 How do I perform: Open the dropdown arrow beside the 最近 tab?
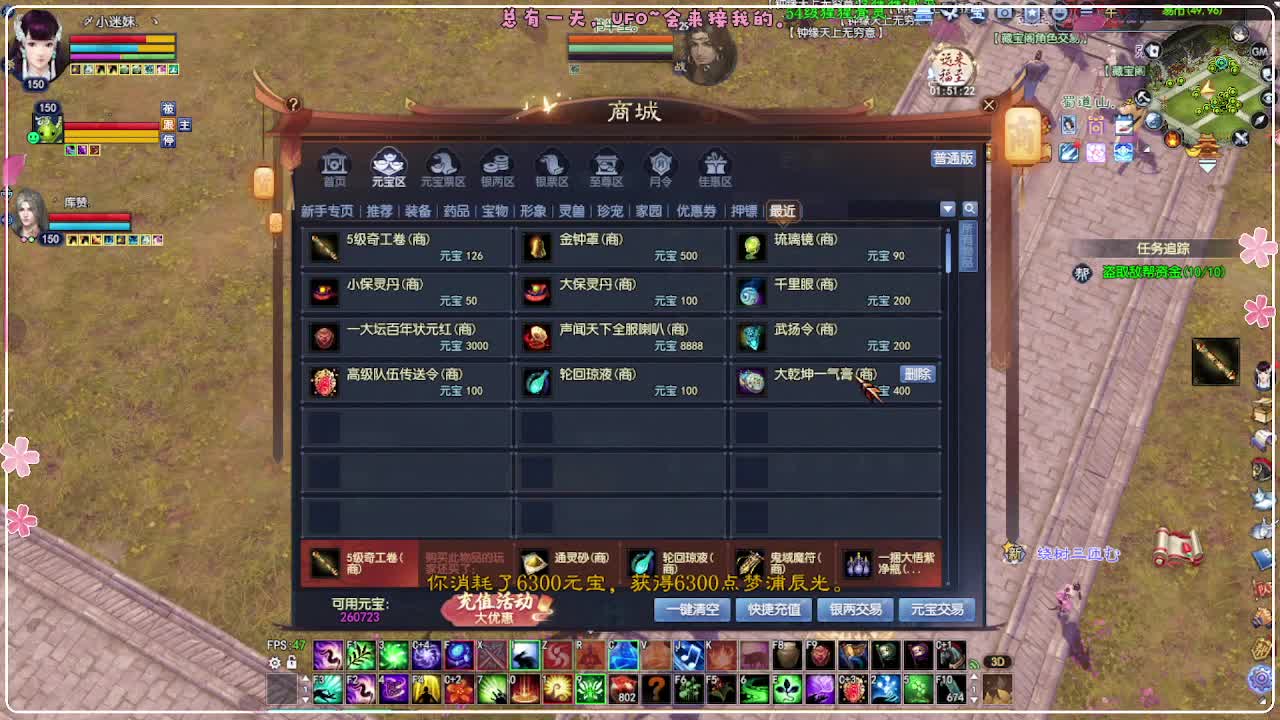(x=947, y=210)
